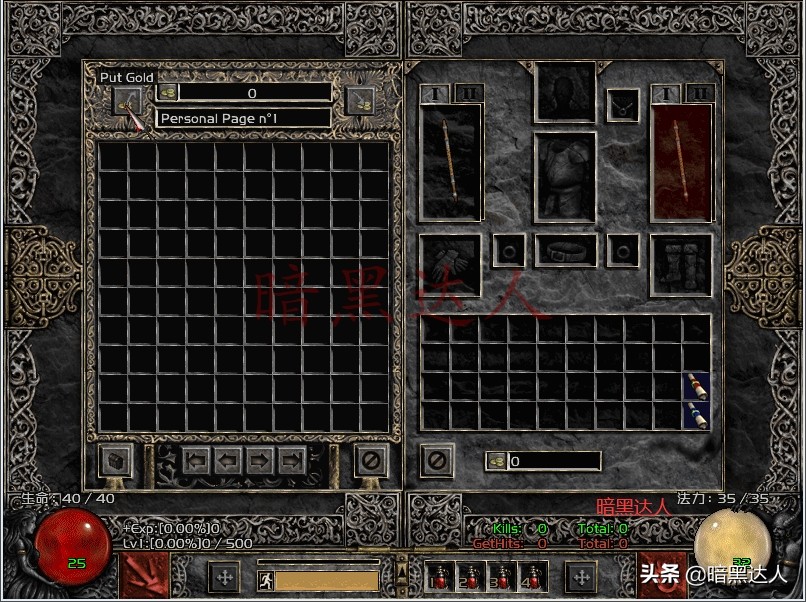Switch to weapon set II on right hand

click(x=701, y=93)
